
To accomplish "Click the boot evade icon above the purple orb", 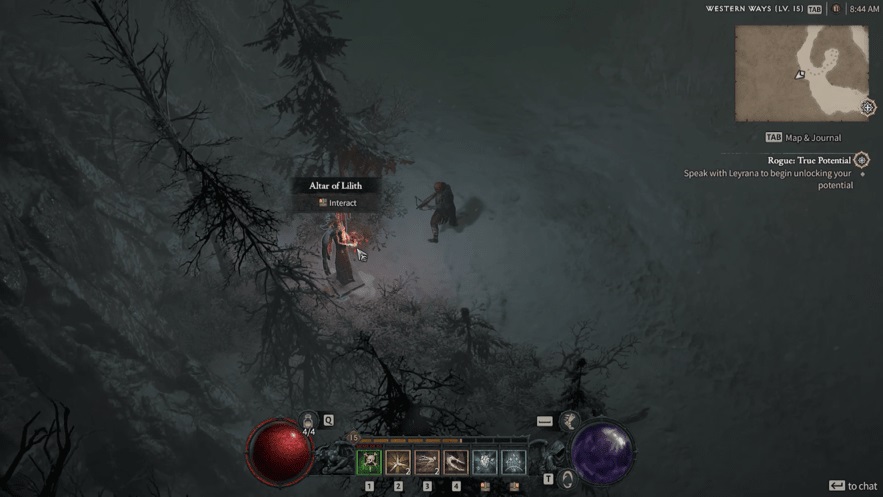I will click(569, 421).
